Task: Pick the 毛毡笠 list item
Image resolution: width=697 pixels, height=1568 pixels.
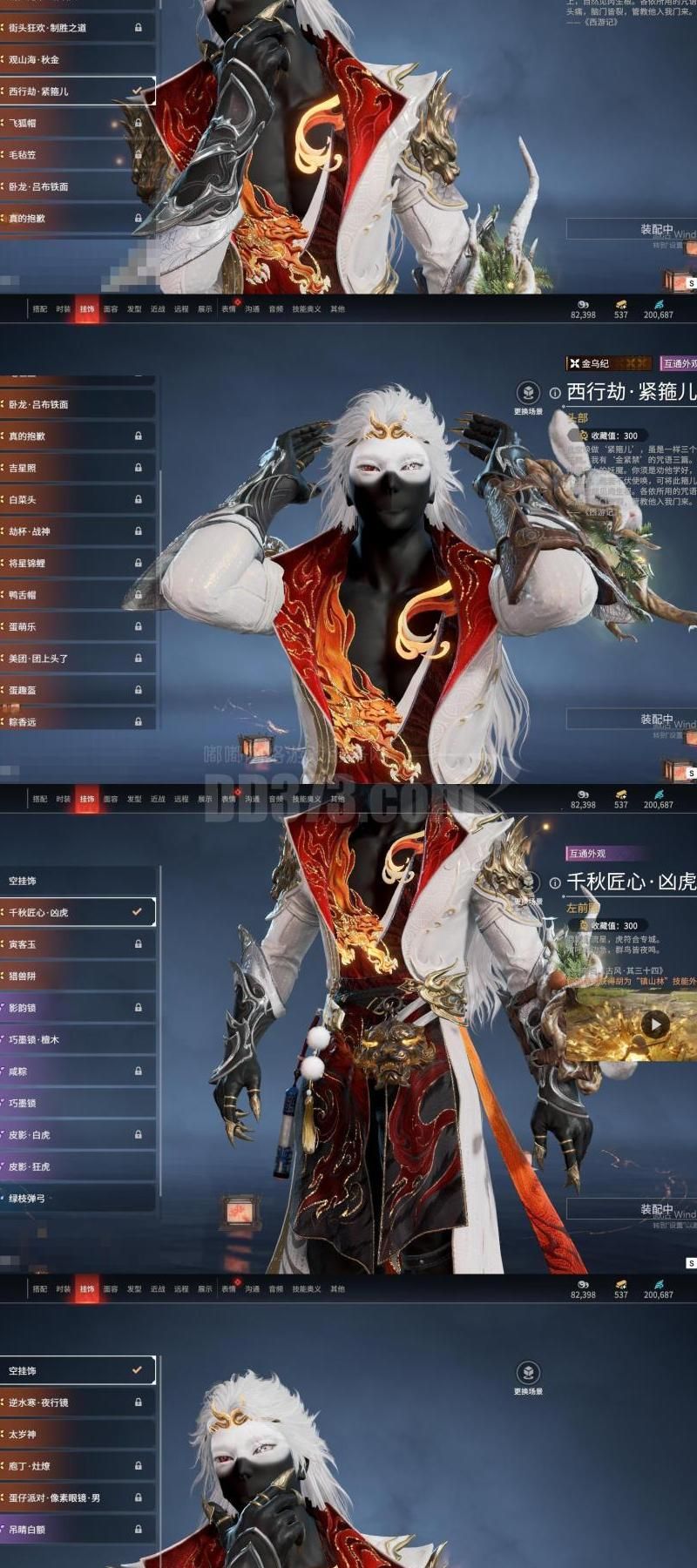Action: 77,154
